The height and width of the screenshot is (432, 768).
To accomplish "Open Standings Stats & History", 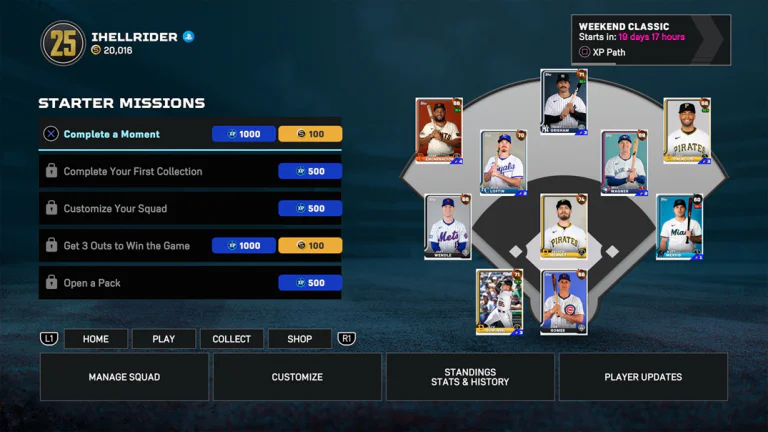I will click(x=470, y=377).
